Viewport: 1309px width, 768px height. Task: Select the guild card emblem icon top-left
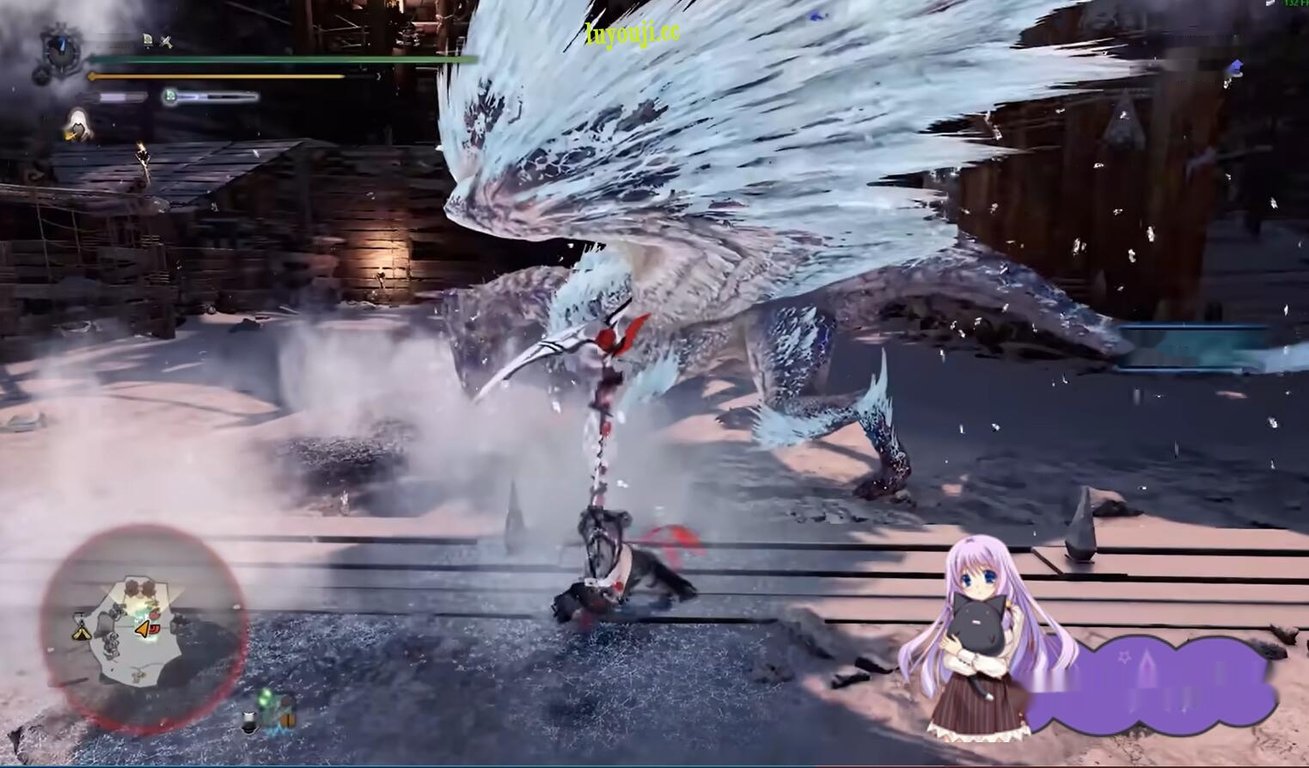[61, 50]
